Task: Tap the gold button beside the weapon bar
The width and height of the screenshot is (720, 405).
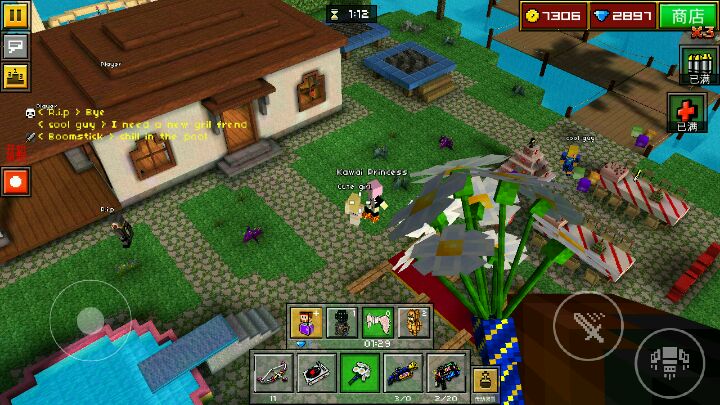Action: [487, 382]
